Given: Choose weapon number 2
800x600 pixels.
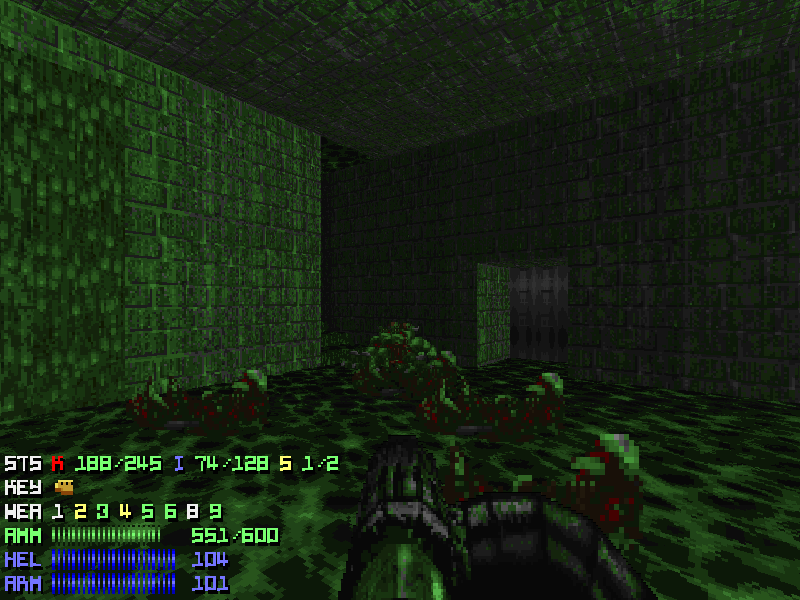Looking at the screenshot, I should [80, 512].
